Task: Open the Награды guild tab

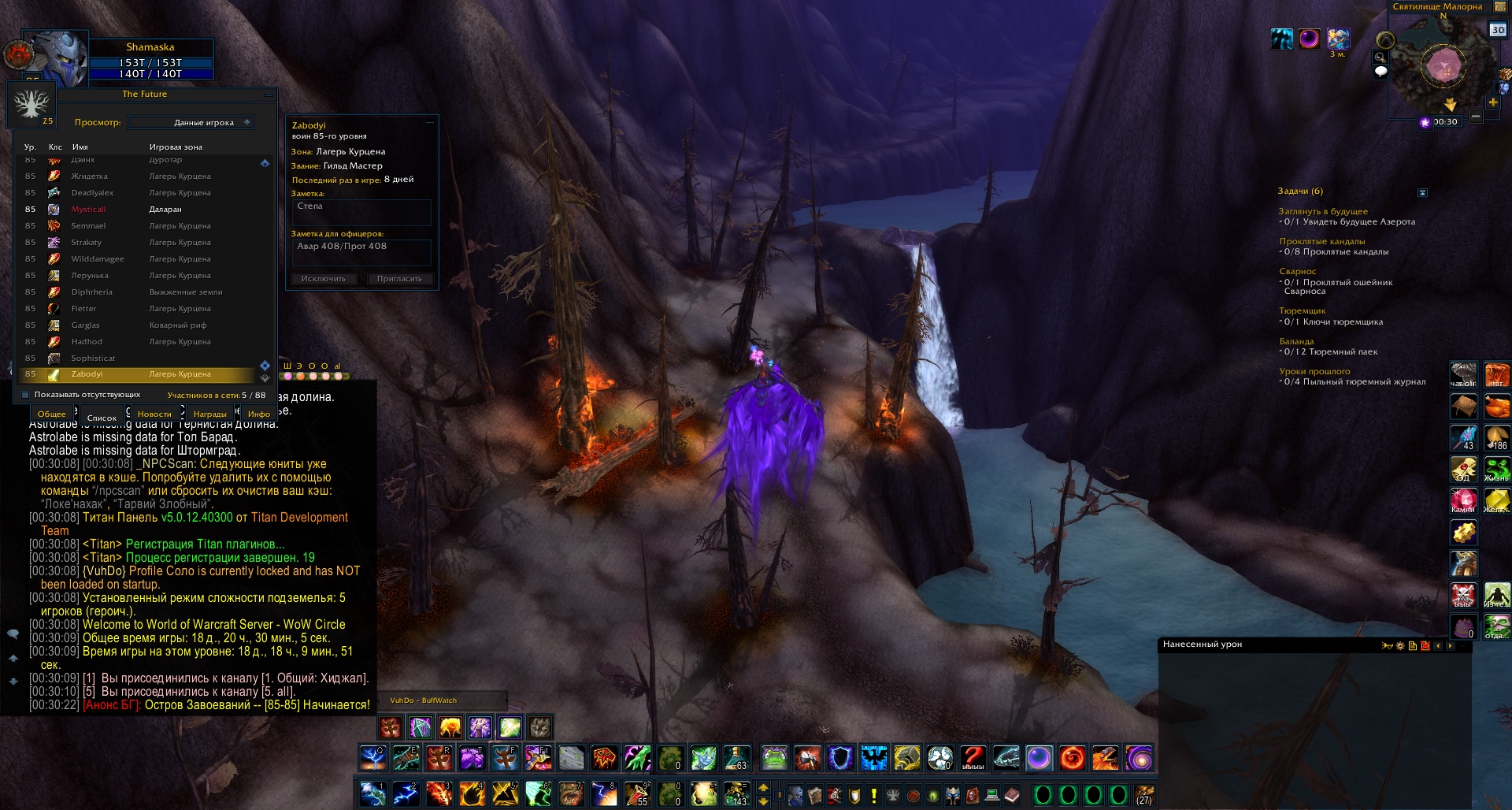Action: coord(209,414)
